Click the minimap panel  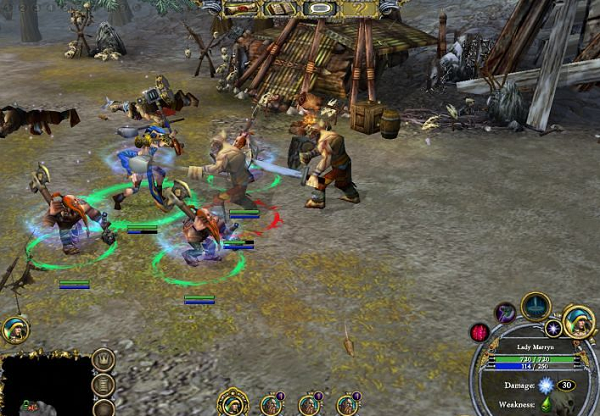44,384
